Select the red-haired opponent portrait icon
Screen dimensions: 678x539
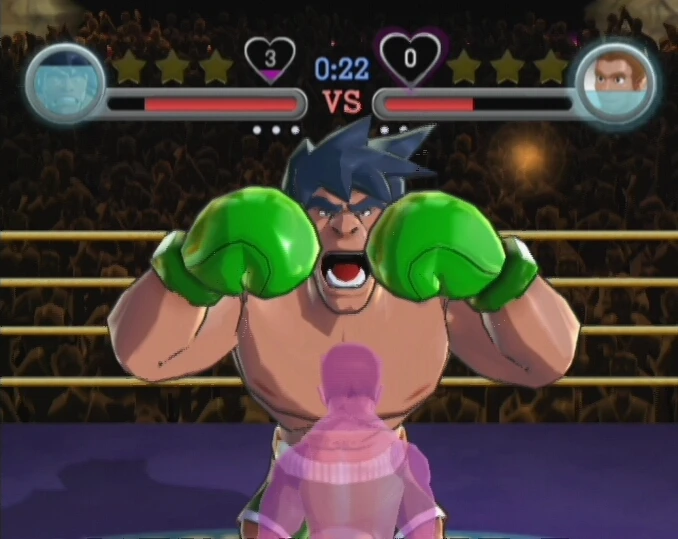612,81
